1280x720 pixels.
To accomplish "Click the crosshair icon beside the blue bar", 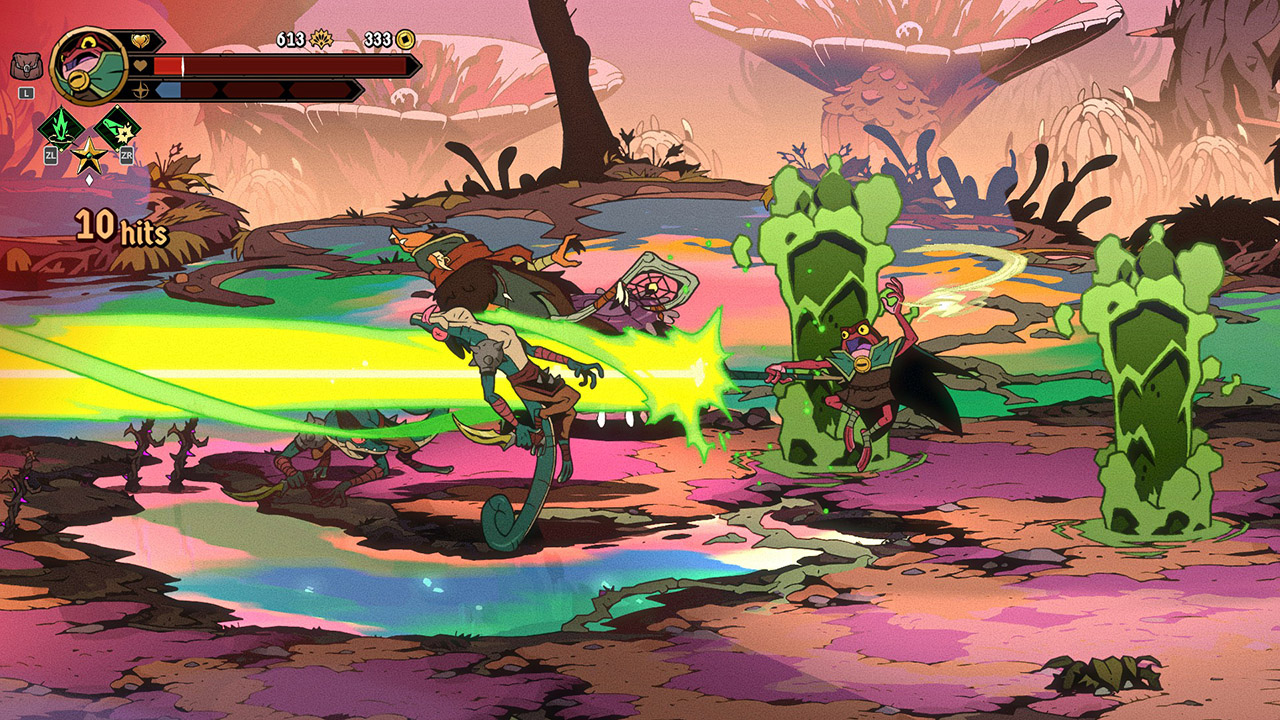I will (141, 91).
